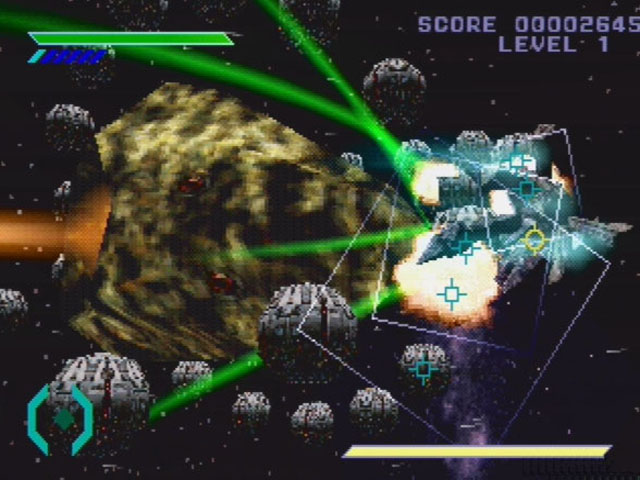
Task: Select the yellow circular targeting reticle
Action: point(535,240)
